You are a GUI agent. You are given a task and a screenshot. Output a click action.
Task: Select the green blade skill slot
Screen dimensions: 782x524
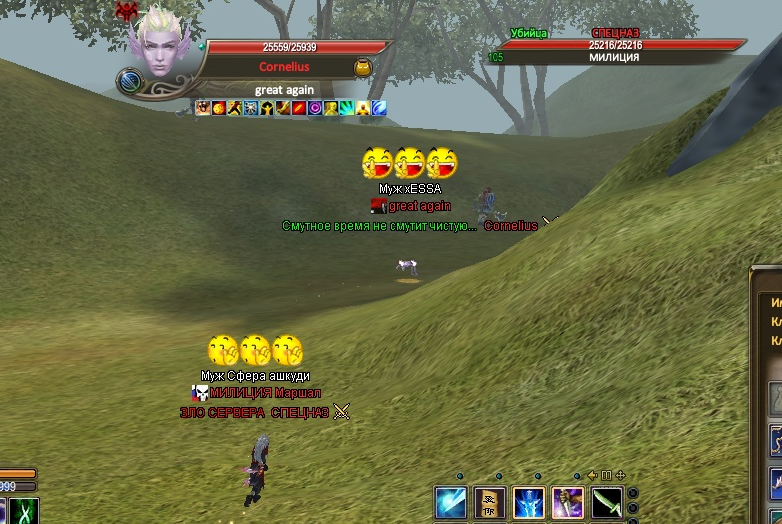pyautogui.click(x=607, y=502)
